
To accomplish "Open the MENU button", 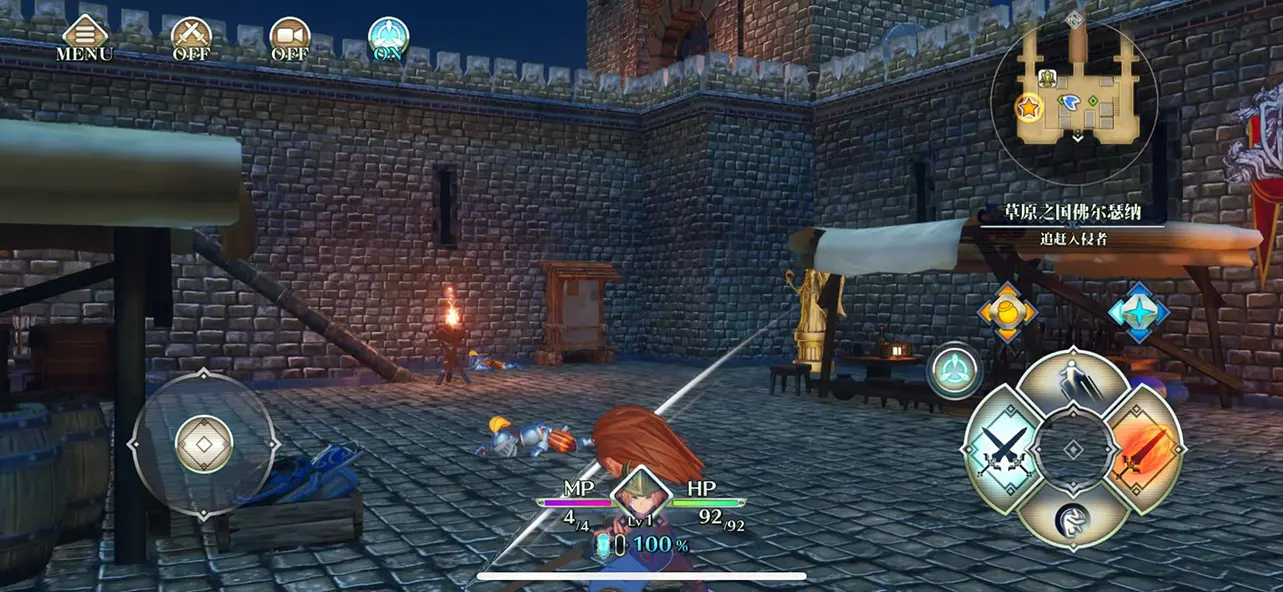I will (84, 38).
